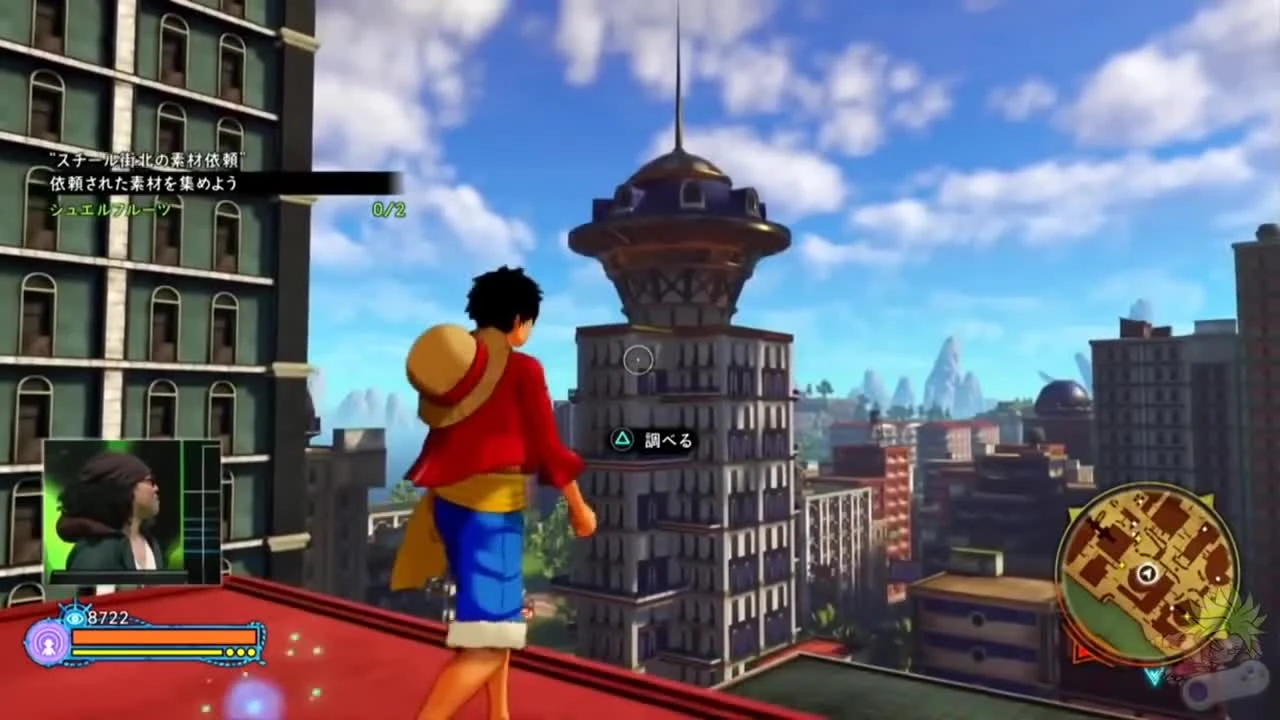Screen dimensions: 1280x720
Task: Click the 8722 currency number
Action: [107, 617]
